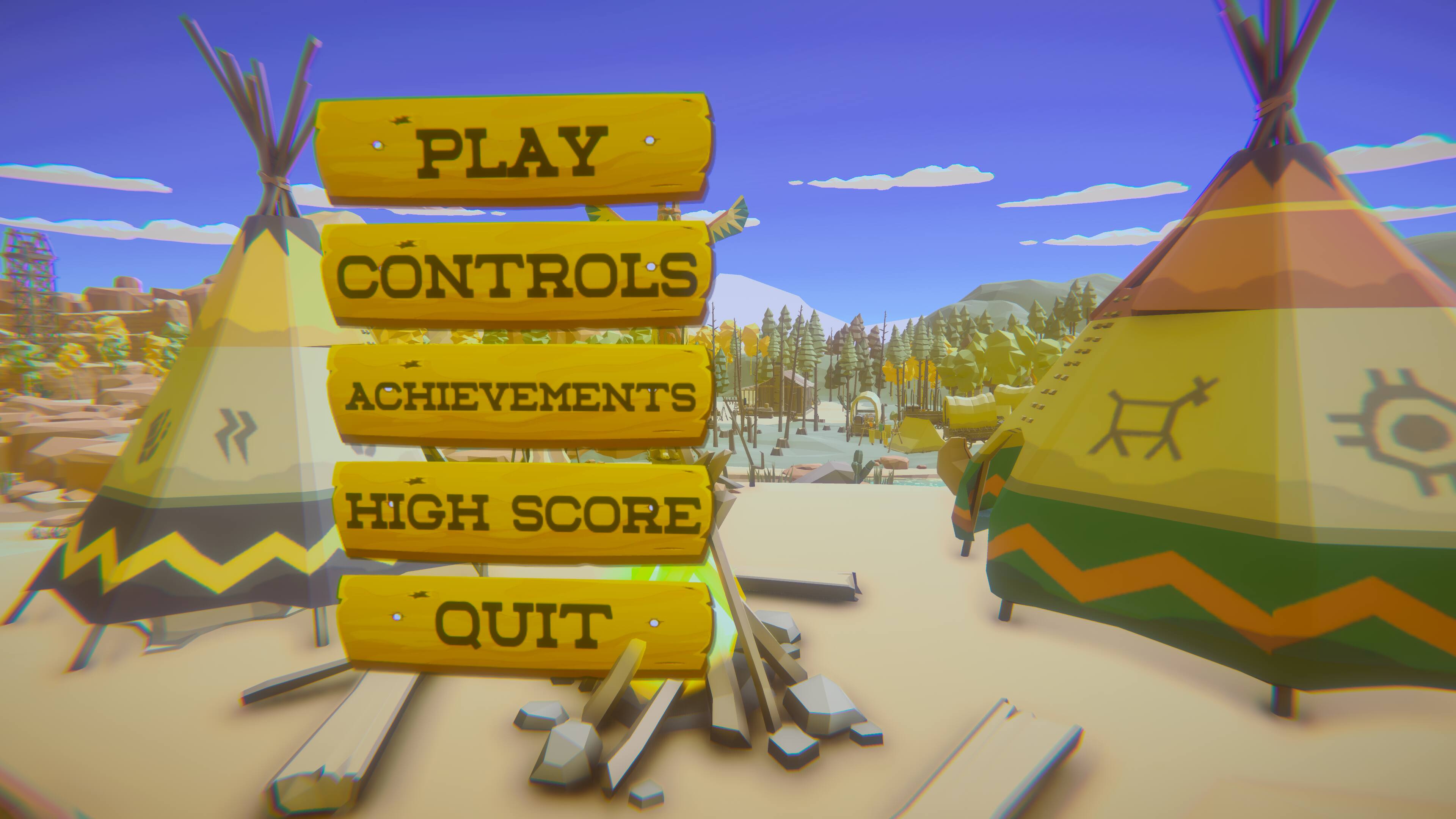The height and width of the screenshot is (819, 1456).
Task: Click the star carving on the ACHIEVEMENTS plank
Action: pos(411,364)
